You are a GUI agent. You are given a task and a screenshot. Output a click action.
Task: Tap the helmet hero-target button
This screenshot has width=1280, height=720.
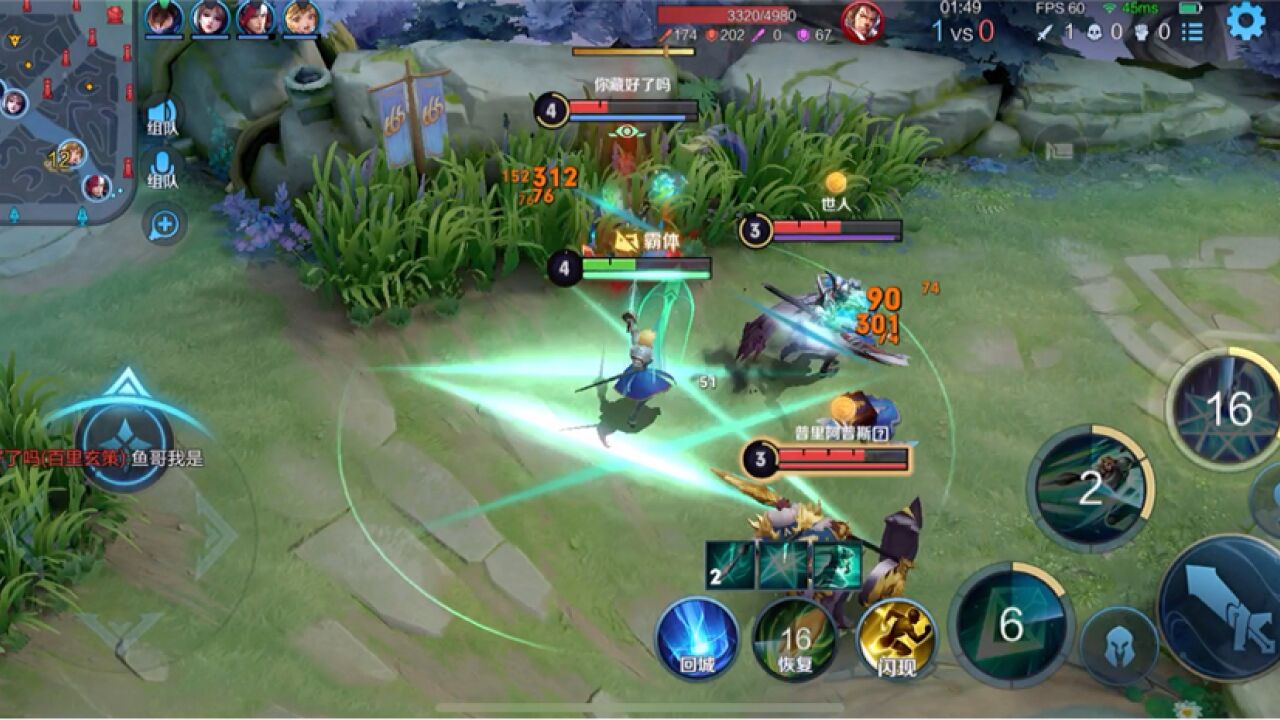(x=1119, y=645)
